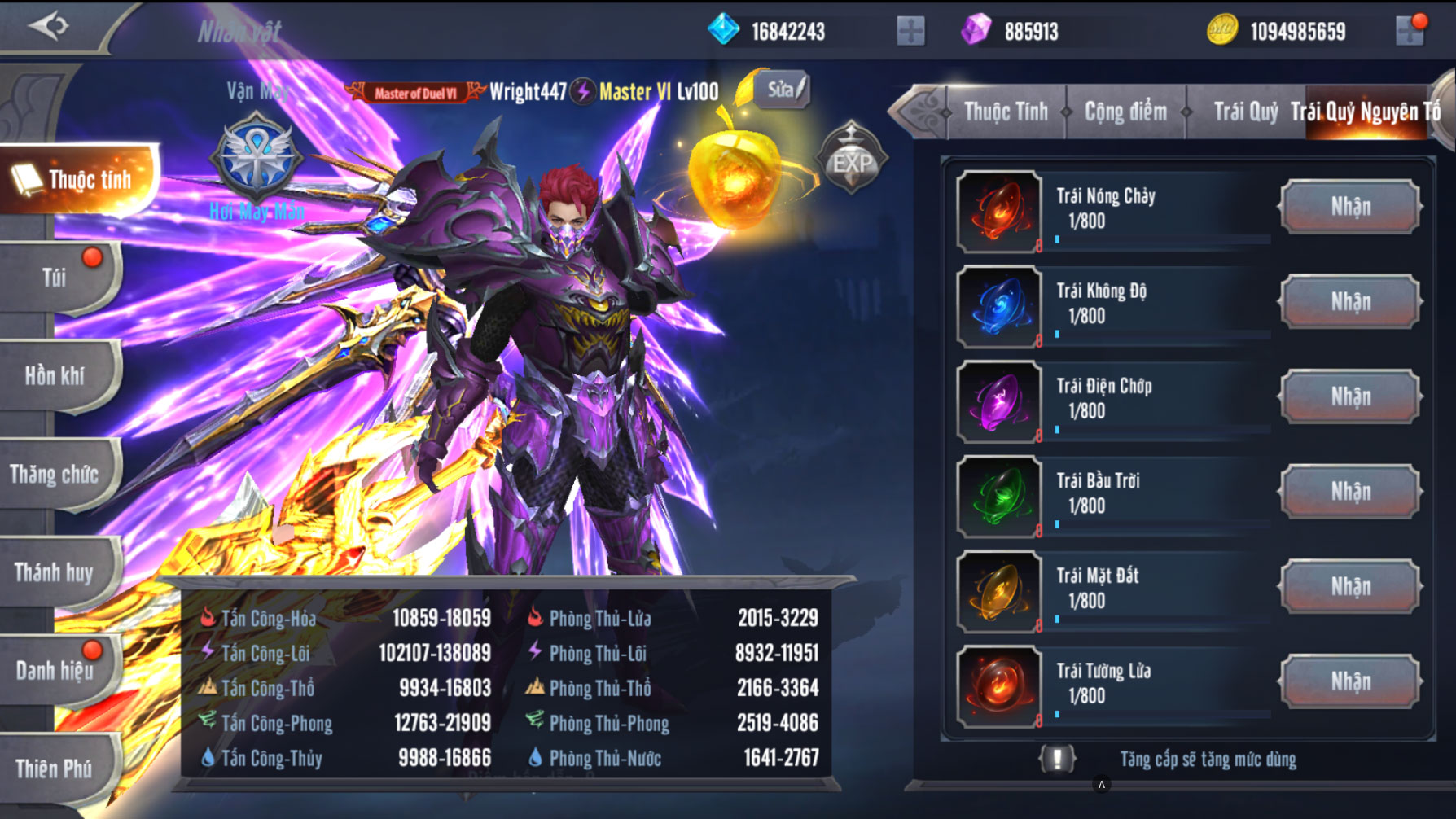Go back using the arrow button

tap(49, 26)
